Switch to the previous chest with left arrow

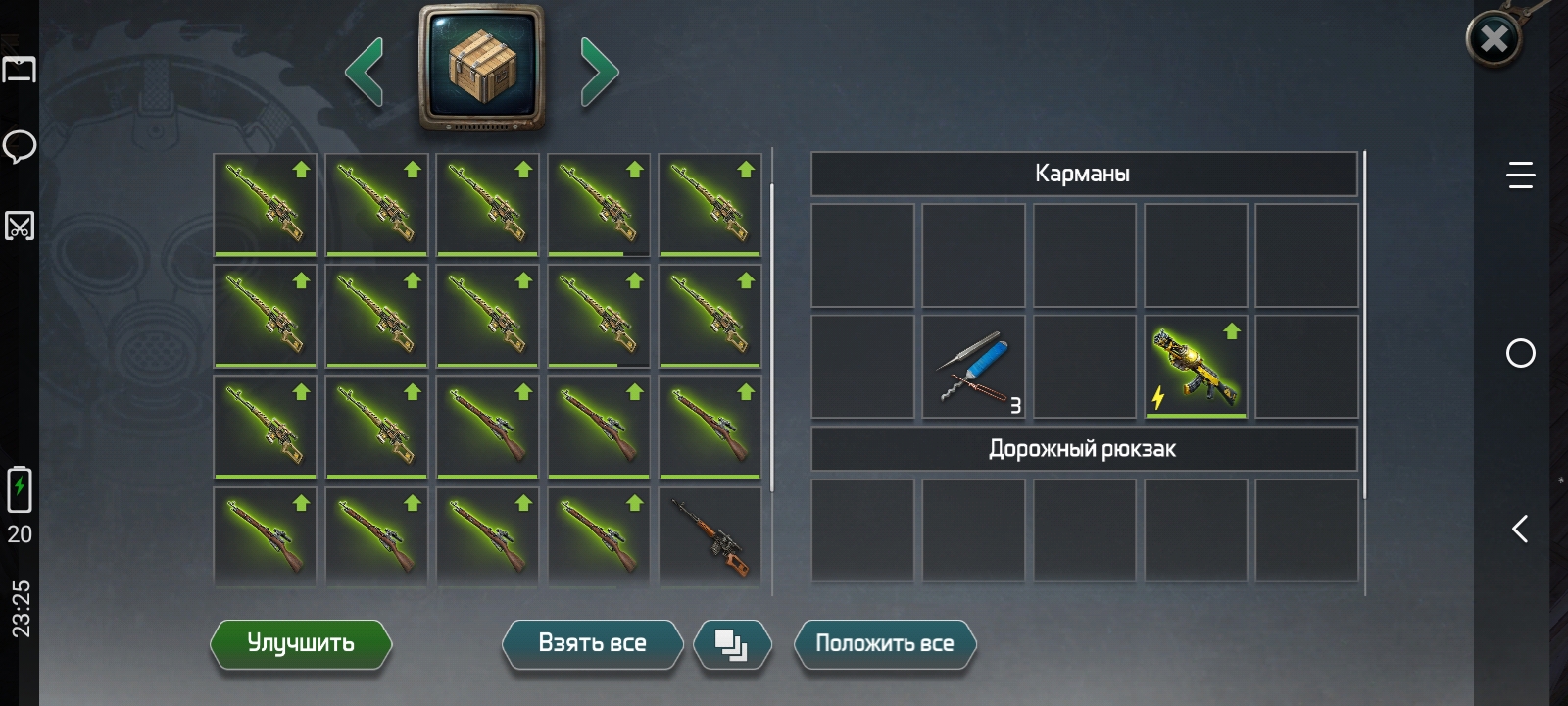tap(365, 72)
